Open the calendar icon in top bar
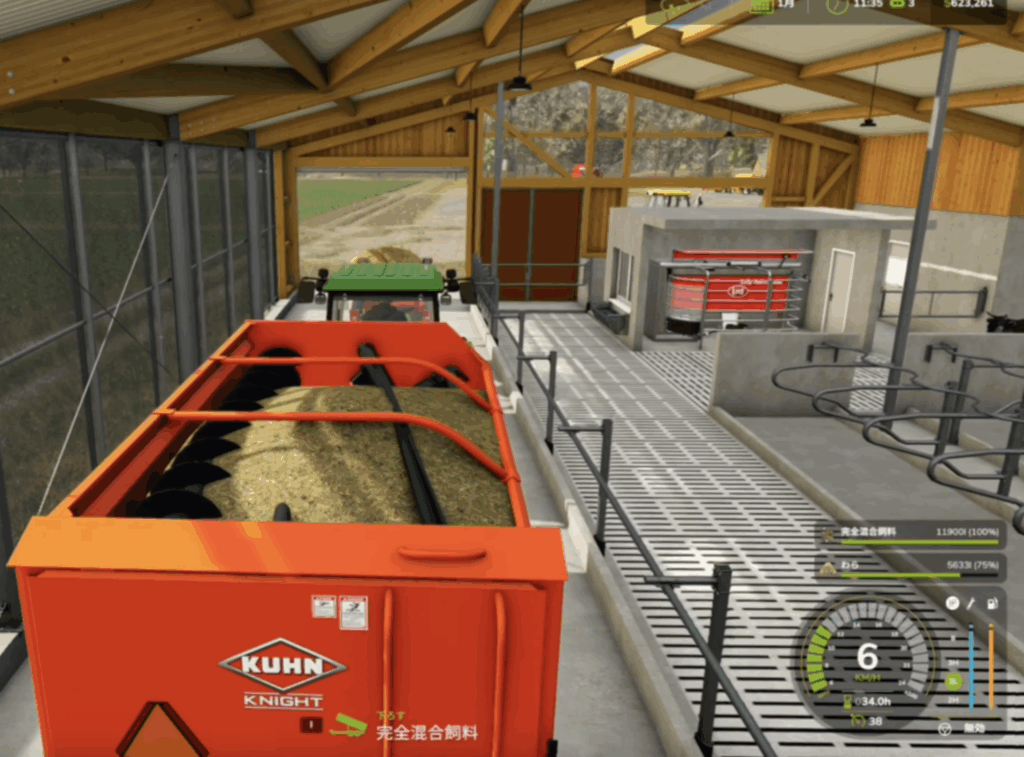Viewport: 1024px width, 757px height. pos(761,6)
